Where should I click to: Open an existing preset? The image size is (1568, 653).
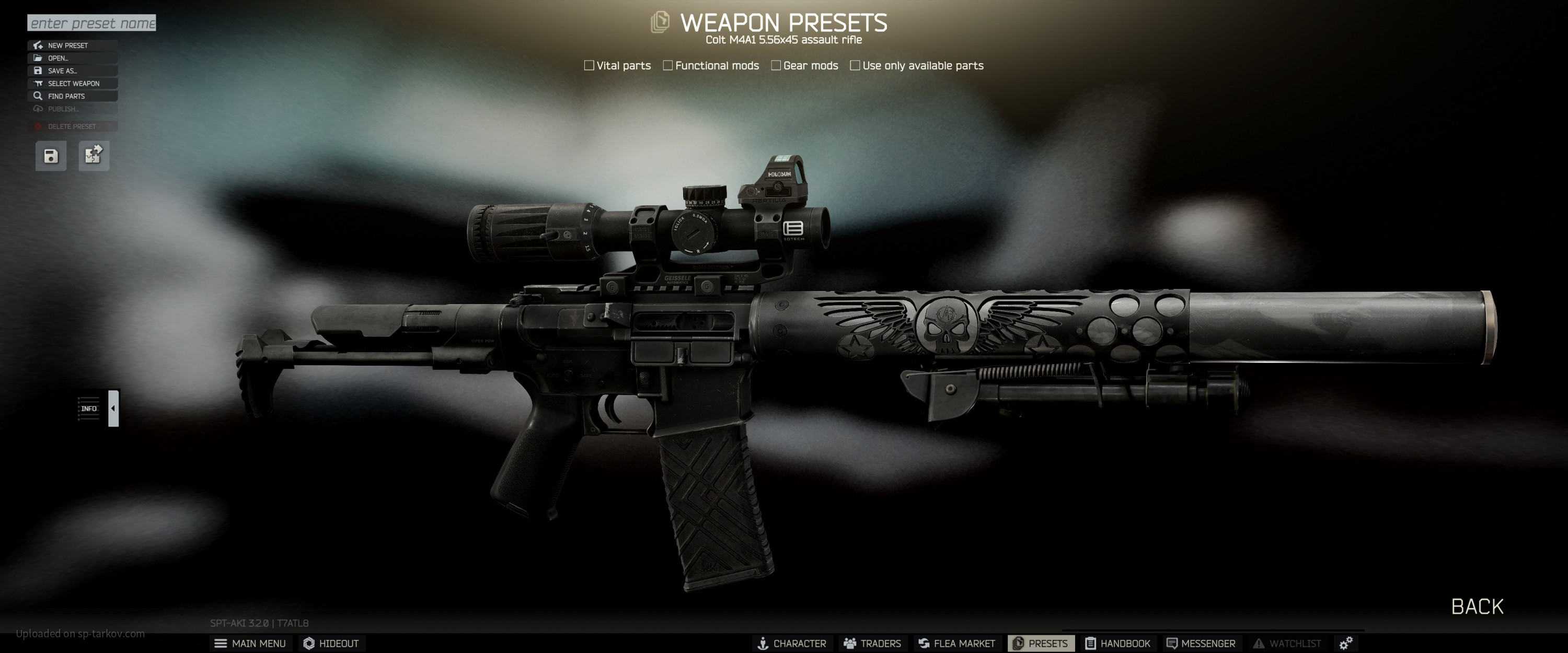click(x=73, y=59)
